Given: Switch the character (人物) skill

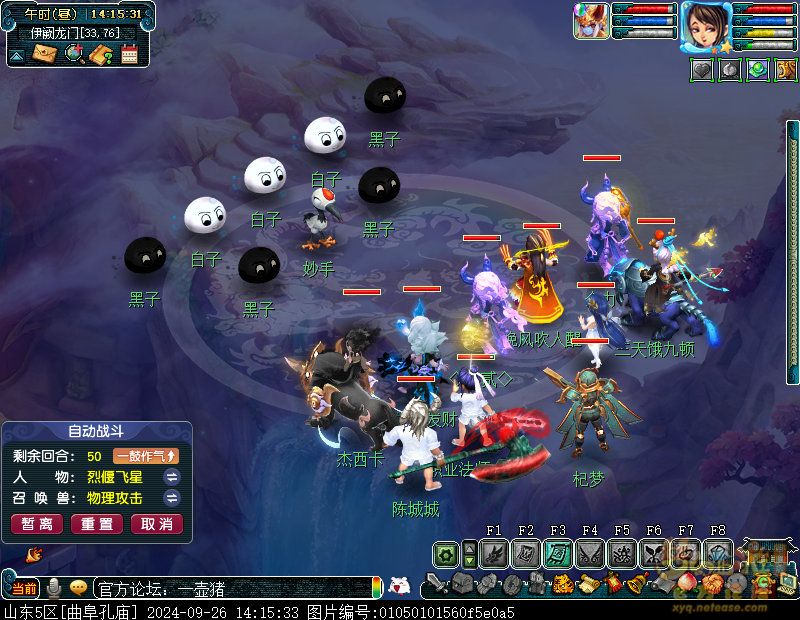Looking at the screenshot, I should pyautogui.click(x=171, y=477).
